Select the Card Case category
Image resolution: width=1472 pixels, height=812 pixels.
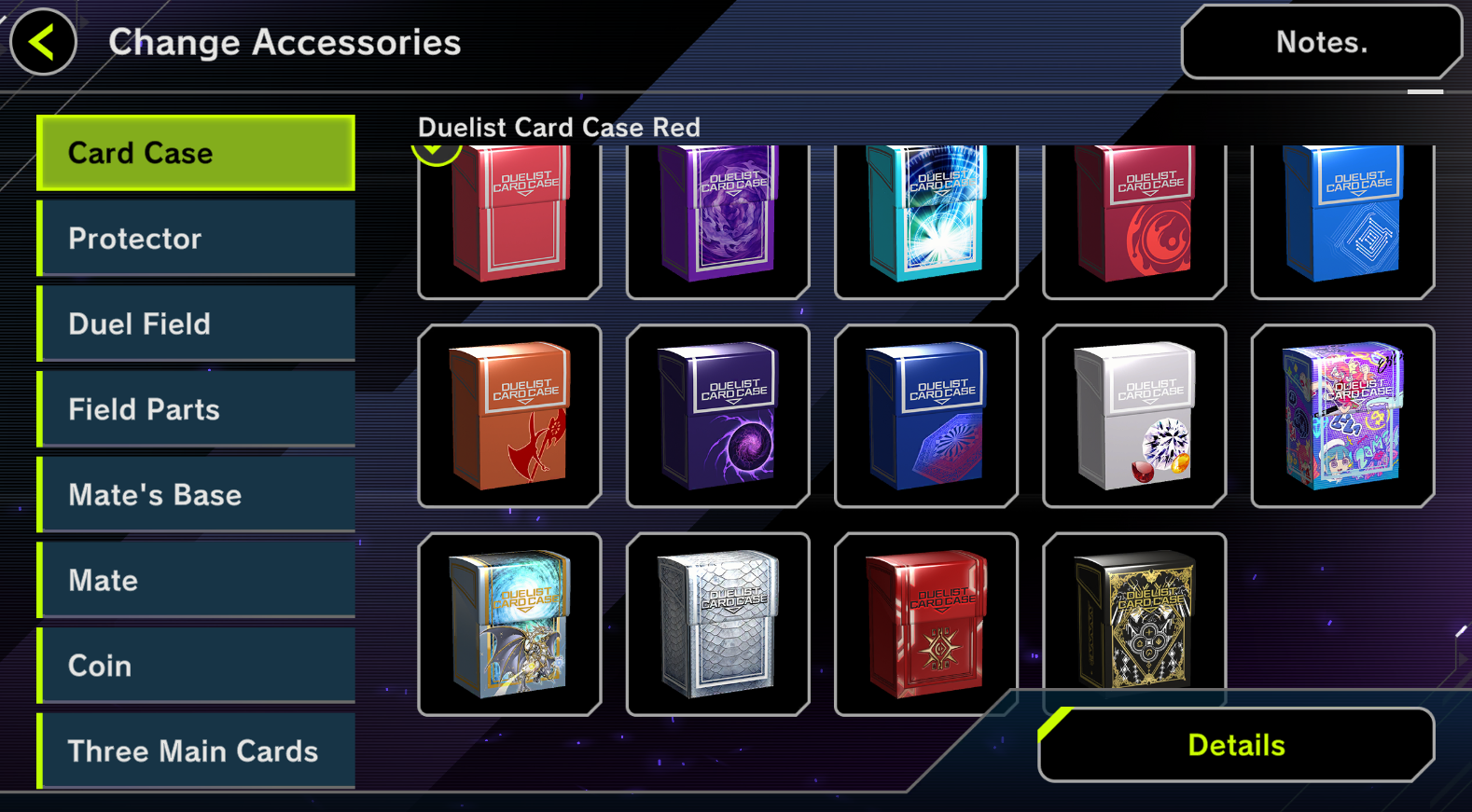pyautogui.click(x=196, y=153)
